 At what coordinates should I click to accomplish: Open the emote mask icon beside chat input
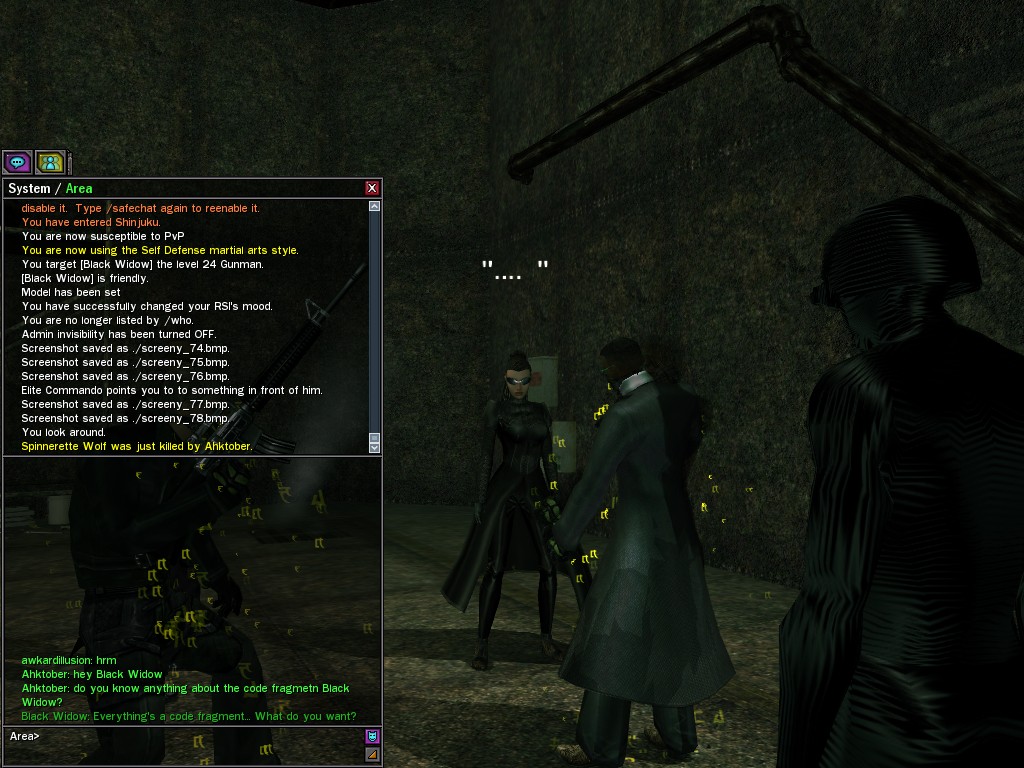372,737
